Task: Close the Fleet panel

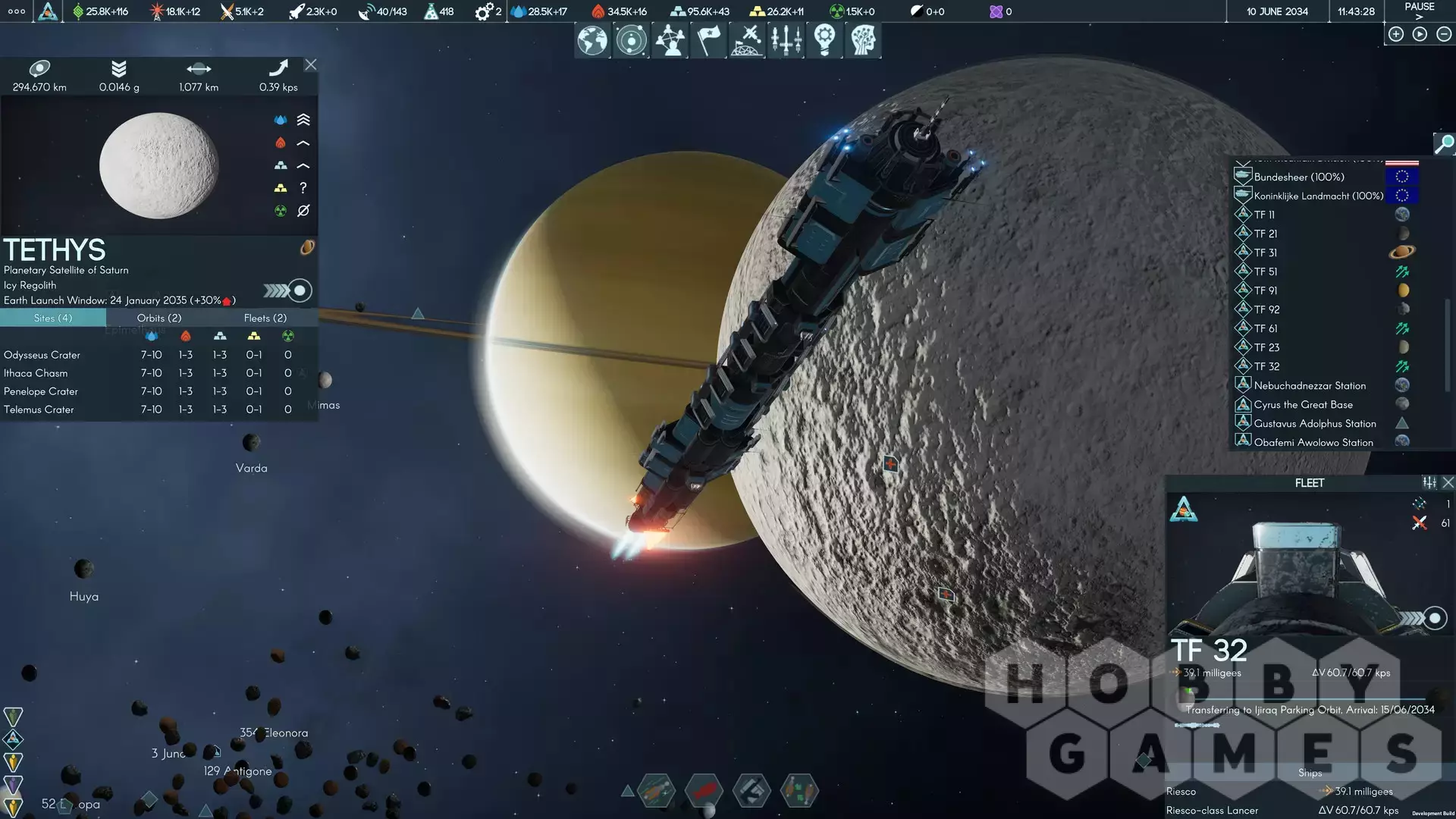Action: (x=1448, y=482)
